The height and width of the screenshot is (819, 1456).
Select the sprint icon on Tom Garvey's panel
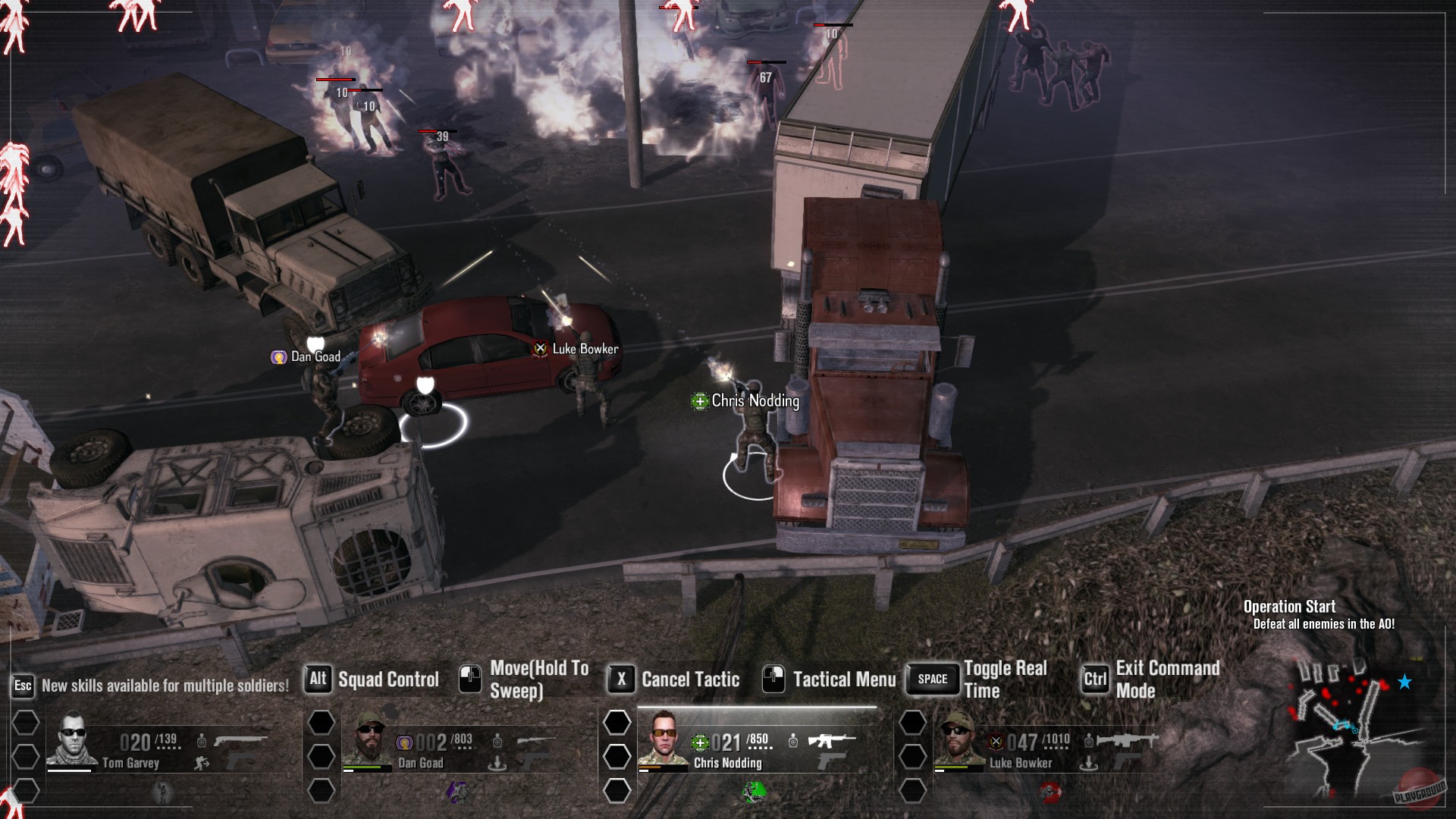click(x=199, y=761)
